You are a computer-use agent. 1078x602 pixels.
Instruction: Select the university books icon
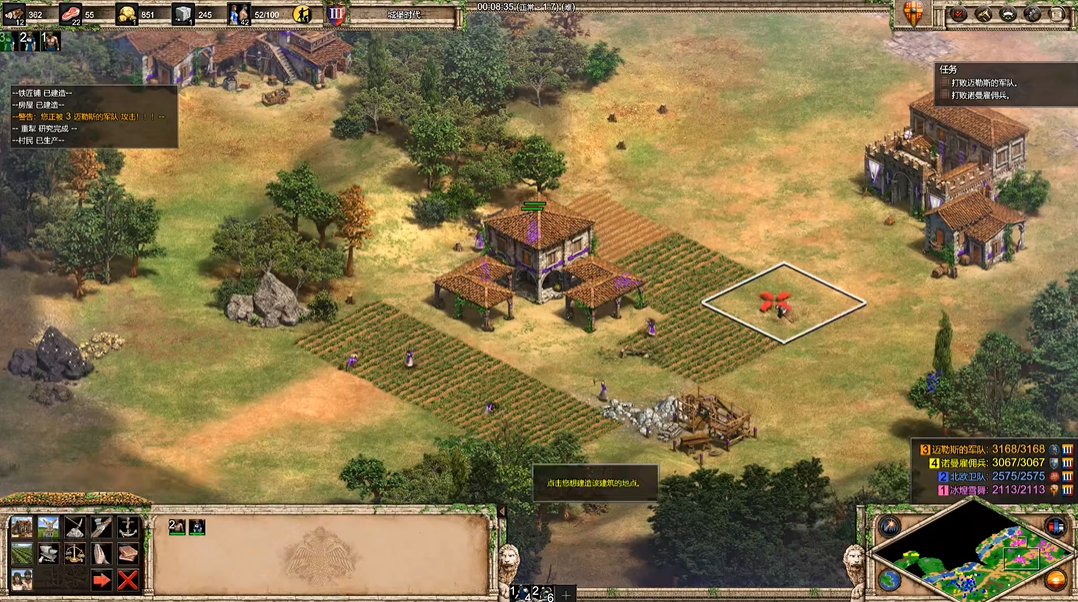pos(127,553)
